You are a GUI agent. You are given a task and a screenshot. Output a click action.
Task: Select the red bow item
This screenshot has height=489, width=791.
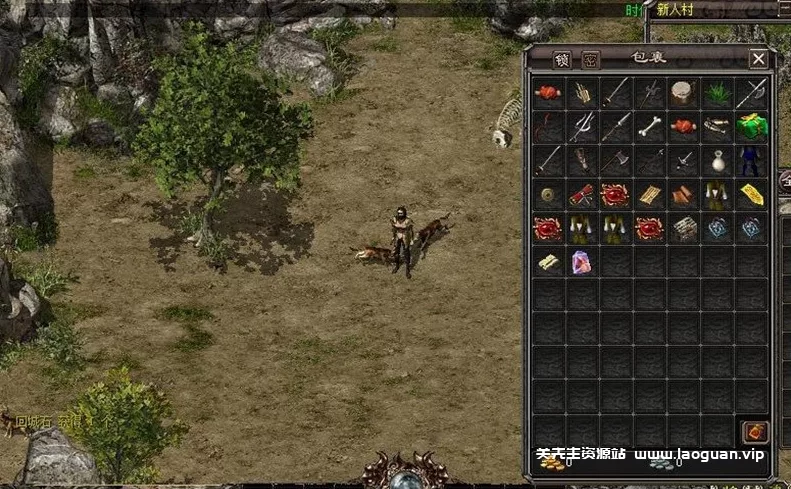(x=547, y=127)
